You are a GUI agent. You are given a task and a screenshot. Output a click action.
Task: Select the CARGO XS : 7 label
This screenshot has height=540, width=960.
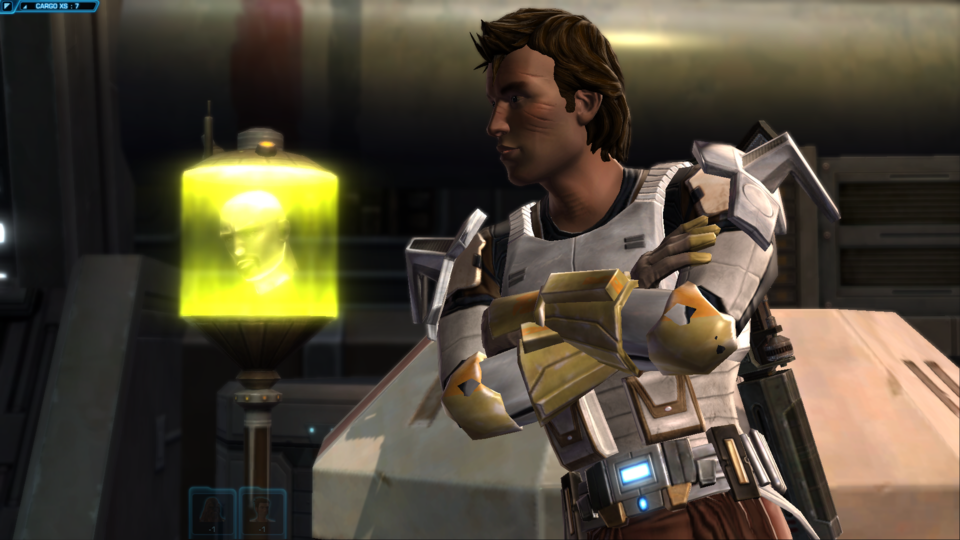56,6
